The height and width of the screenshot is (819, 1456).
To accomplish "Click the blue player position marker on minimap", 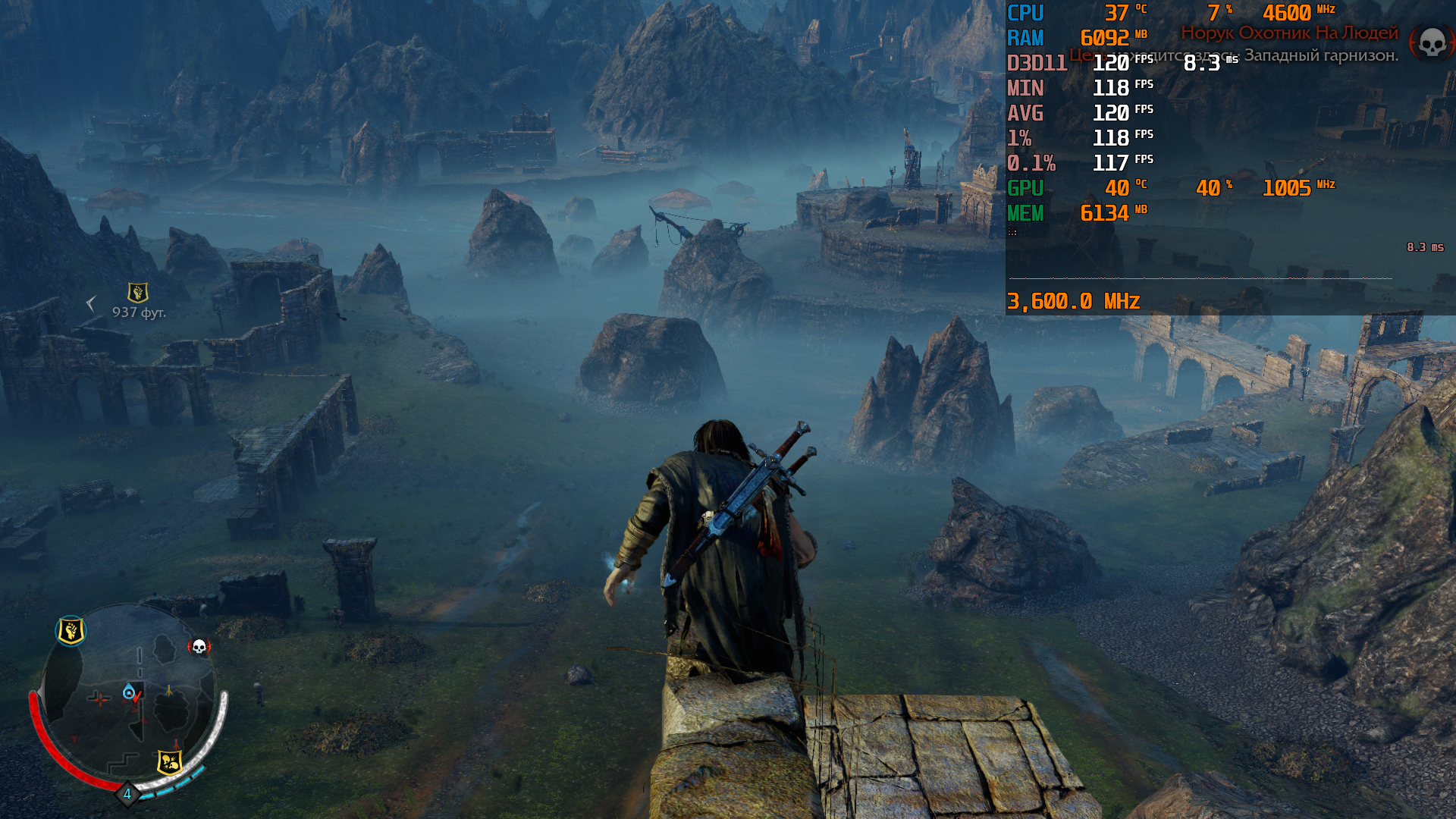I will point(130,692).
